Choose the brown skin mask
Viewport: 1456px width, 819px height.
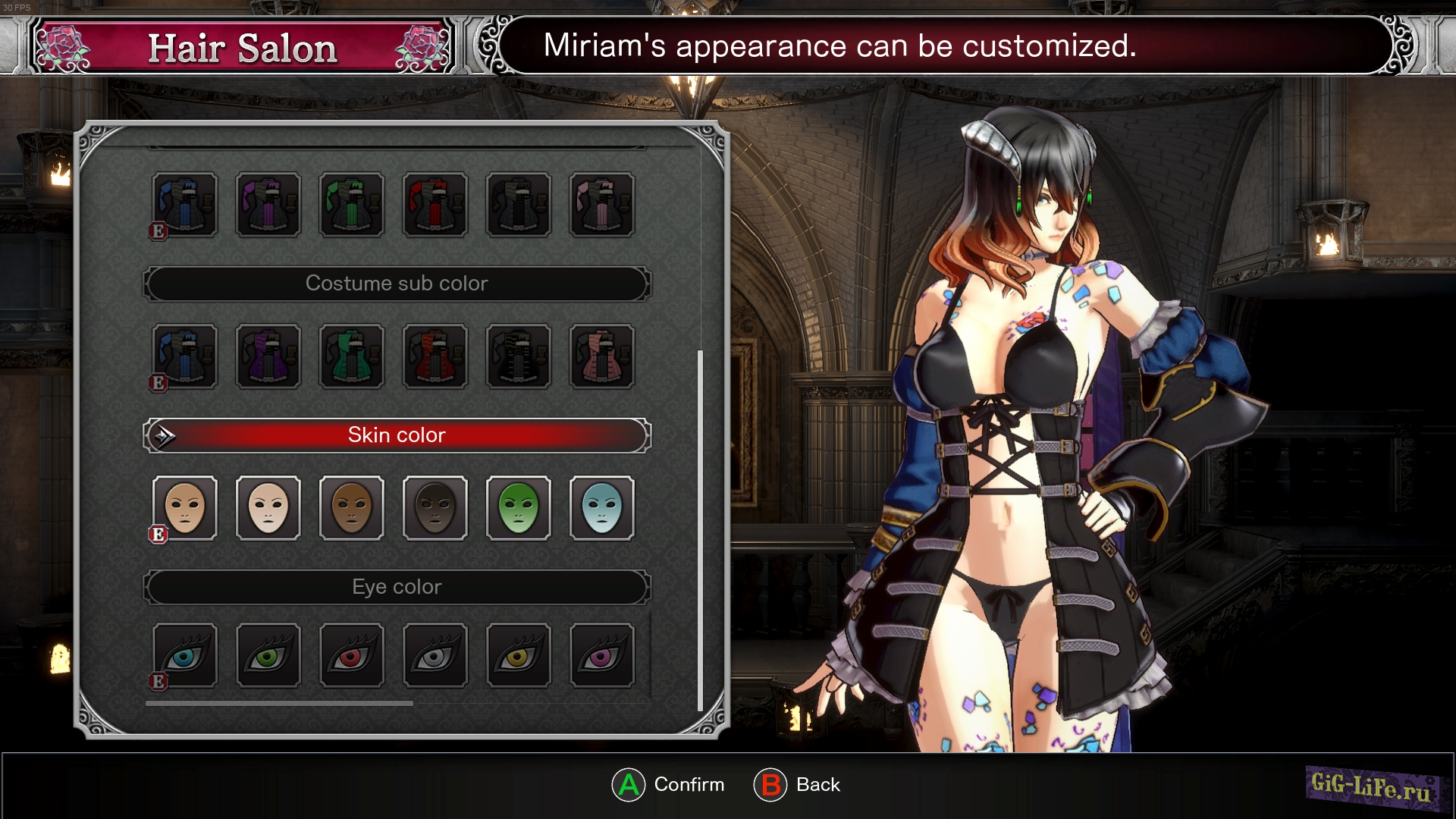[352, 508]
